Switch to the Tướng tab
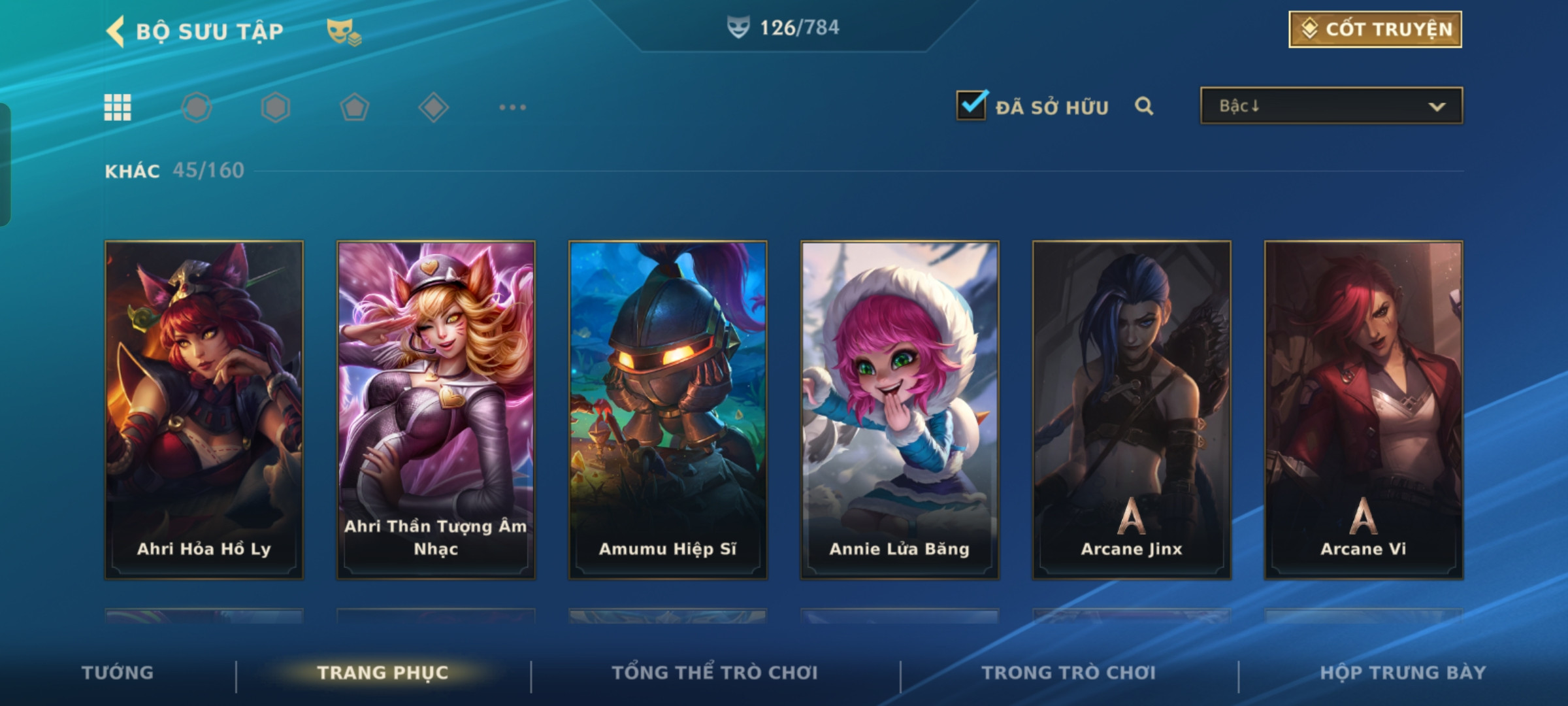The image size is (1568, 706). click(x=118, y=673)
